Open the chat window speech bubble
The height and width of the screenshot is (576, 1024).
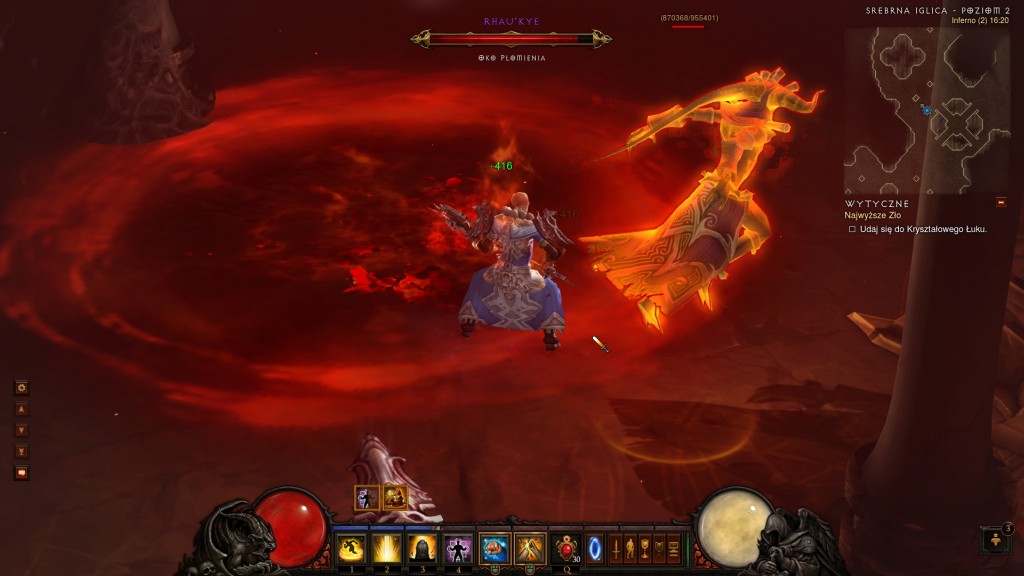[x=21, y=473]
